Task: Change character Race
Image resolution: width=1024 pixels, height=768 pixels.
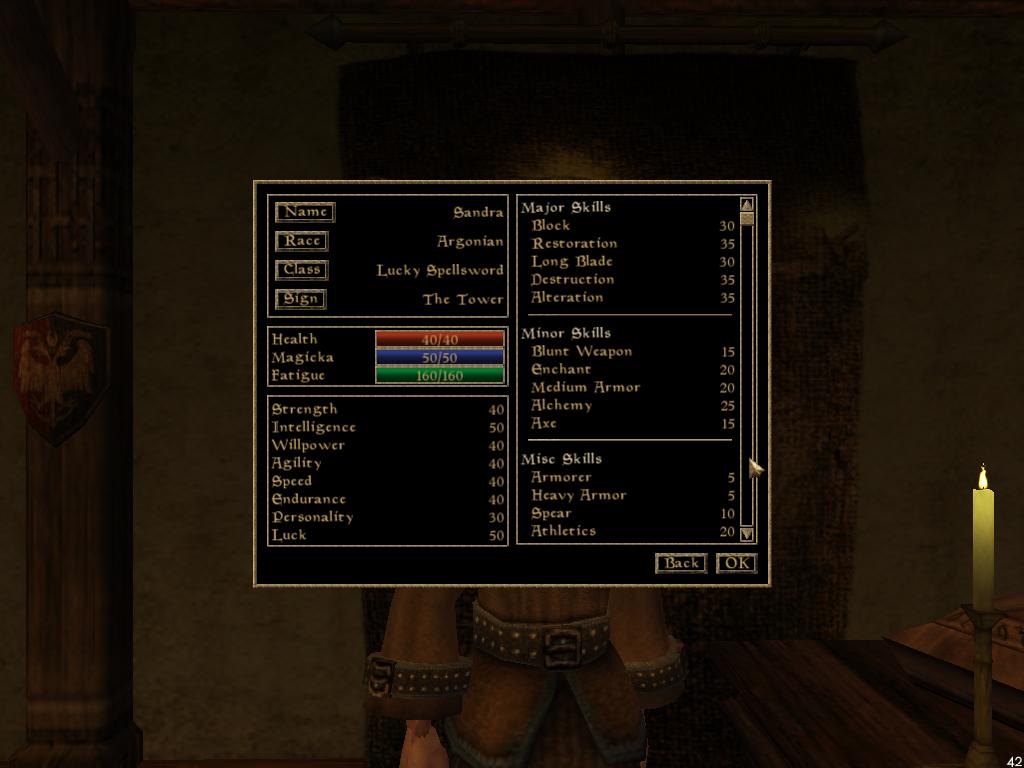Action: 301,241
